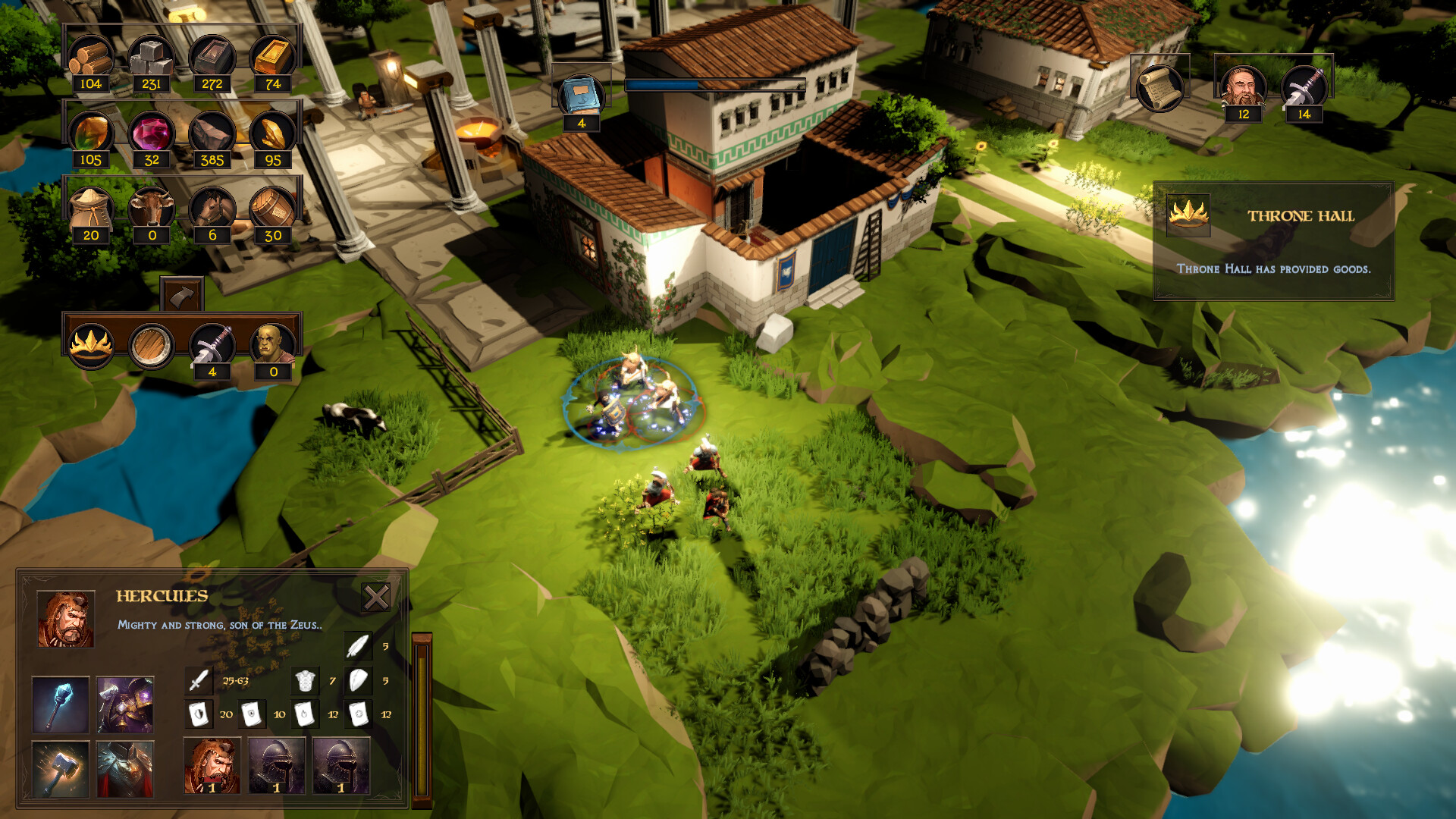Use the sparking hammer strike ability
The height and width of the screenshot is (819, 1456).
(61, 769)
